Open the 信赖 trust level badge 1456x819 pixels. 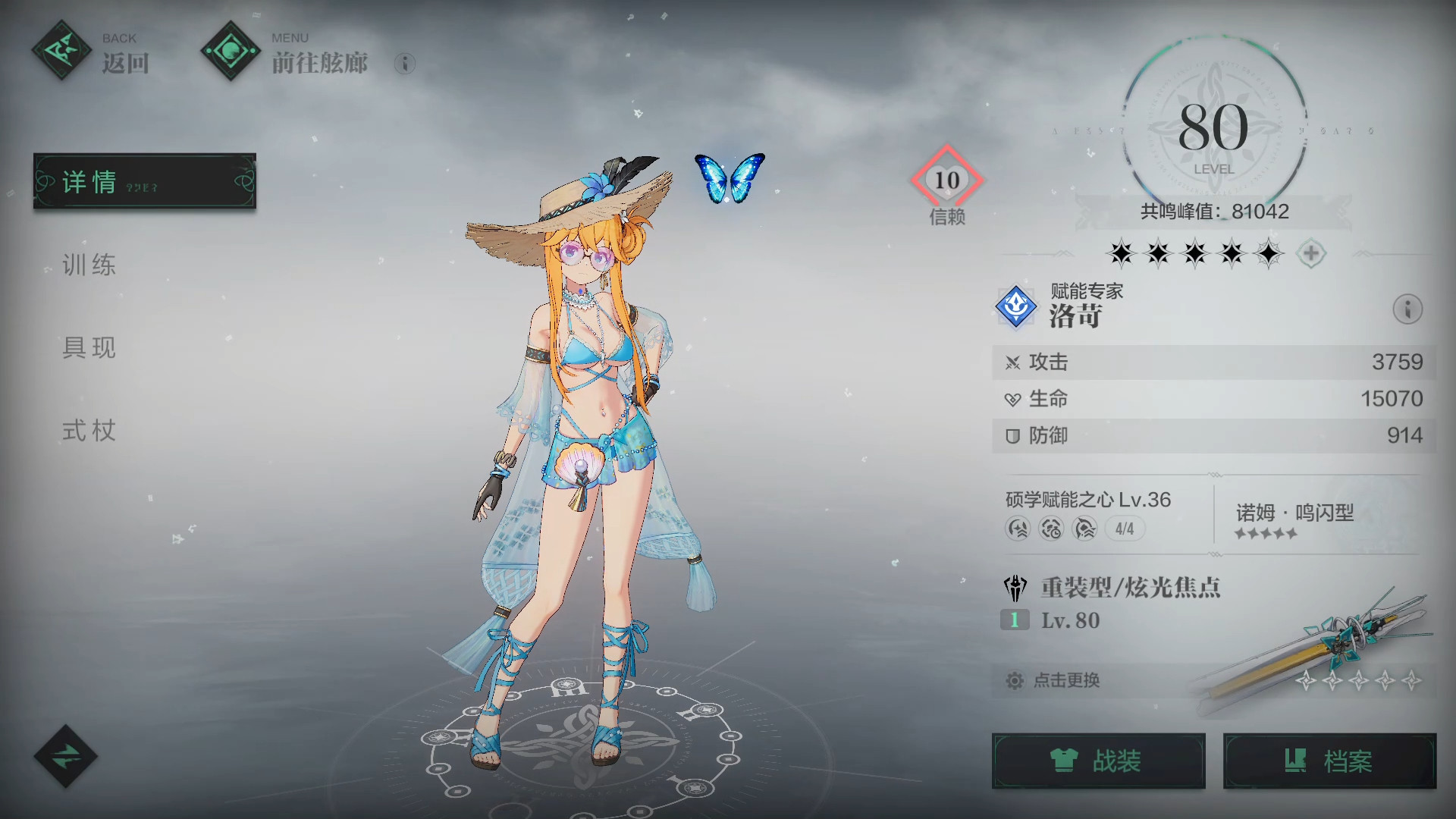(x=946, y=182)
